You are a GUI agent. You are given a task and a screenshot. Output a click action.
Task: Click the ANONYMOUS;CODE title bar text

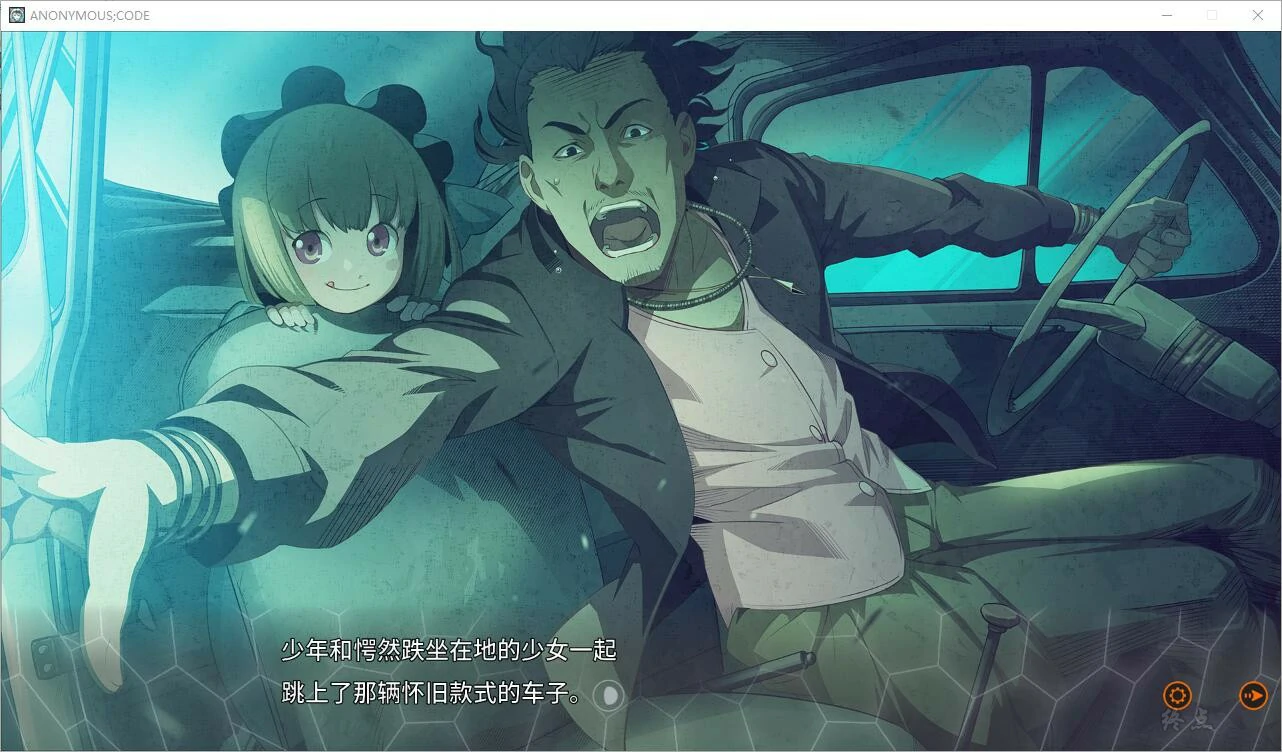pyautogui.click(x=88, y=15)
